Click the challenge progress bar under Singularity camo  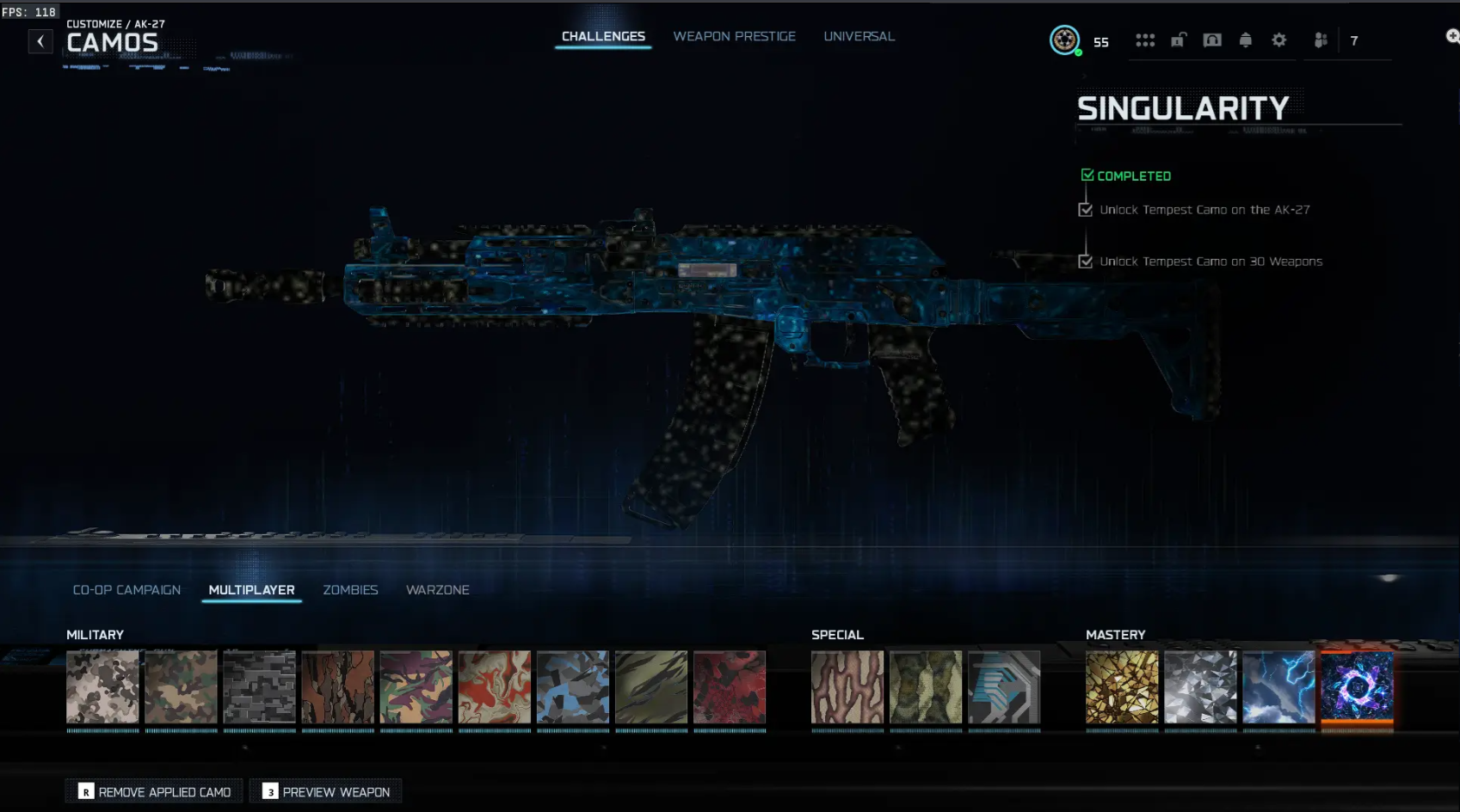coord(1358,729)
